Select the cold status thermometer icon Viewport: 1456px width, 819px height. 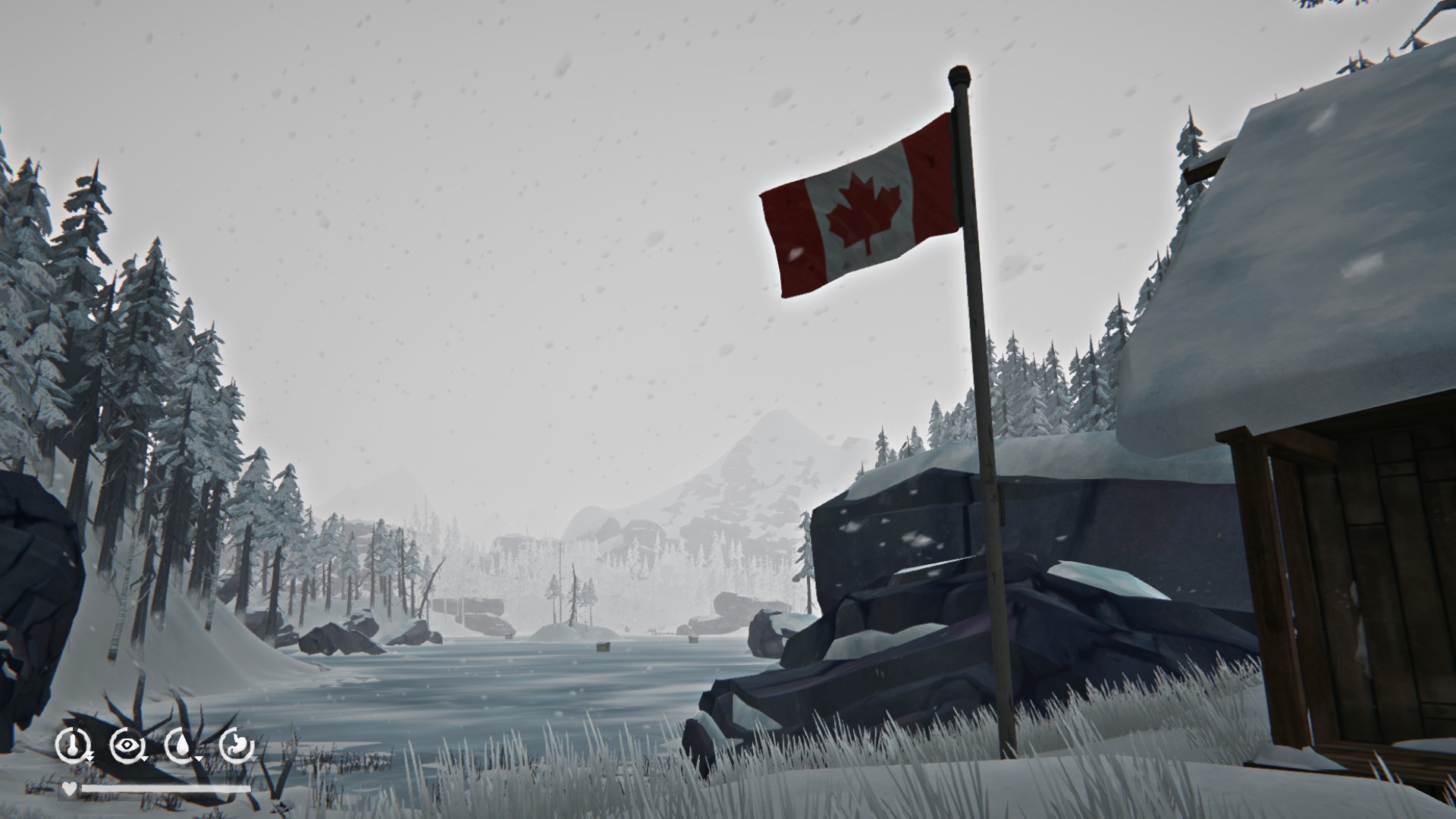(x=73, y=744)
